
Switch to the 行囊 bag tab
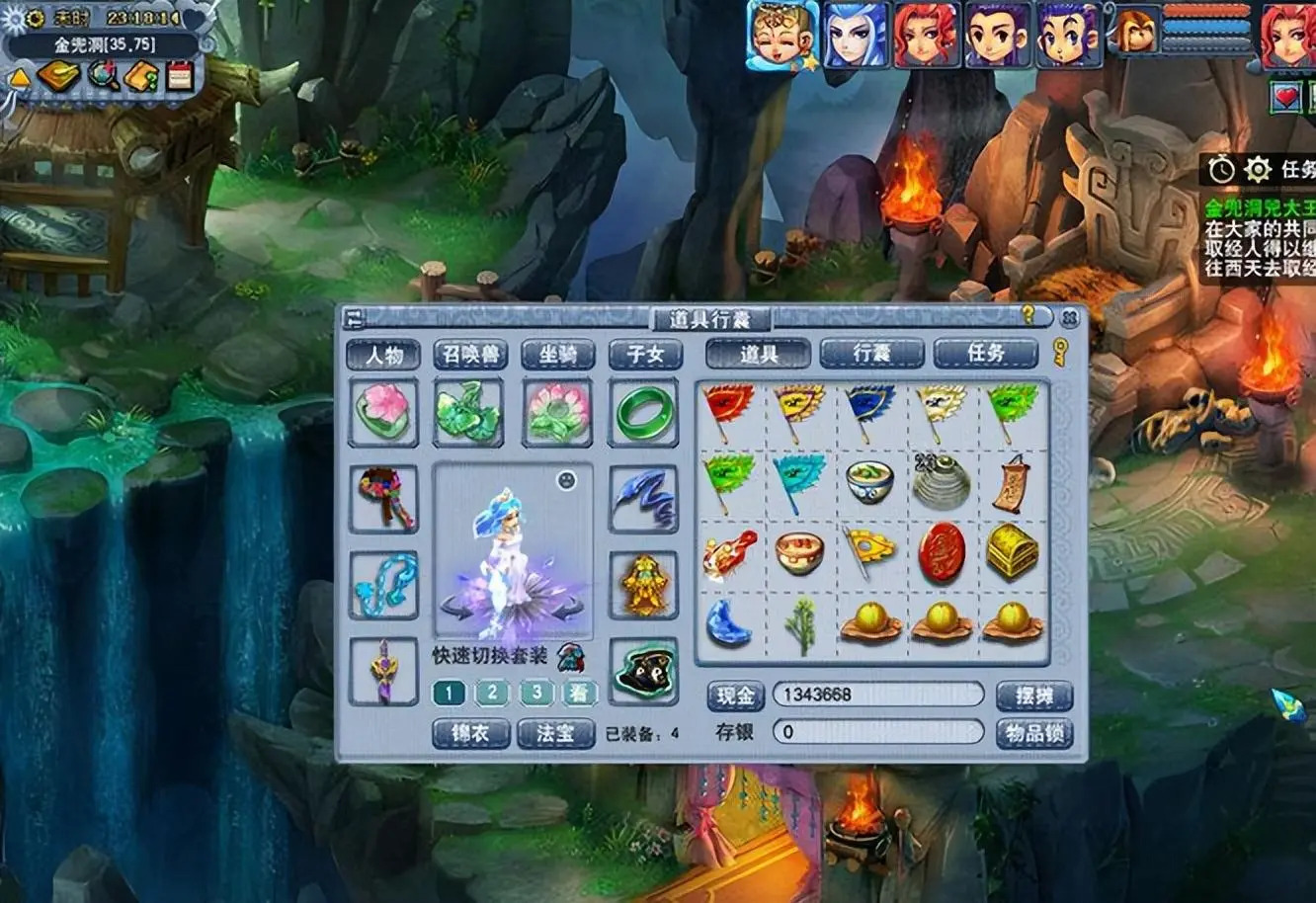[871, 354]
